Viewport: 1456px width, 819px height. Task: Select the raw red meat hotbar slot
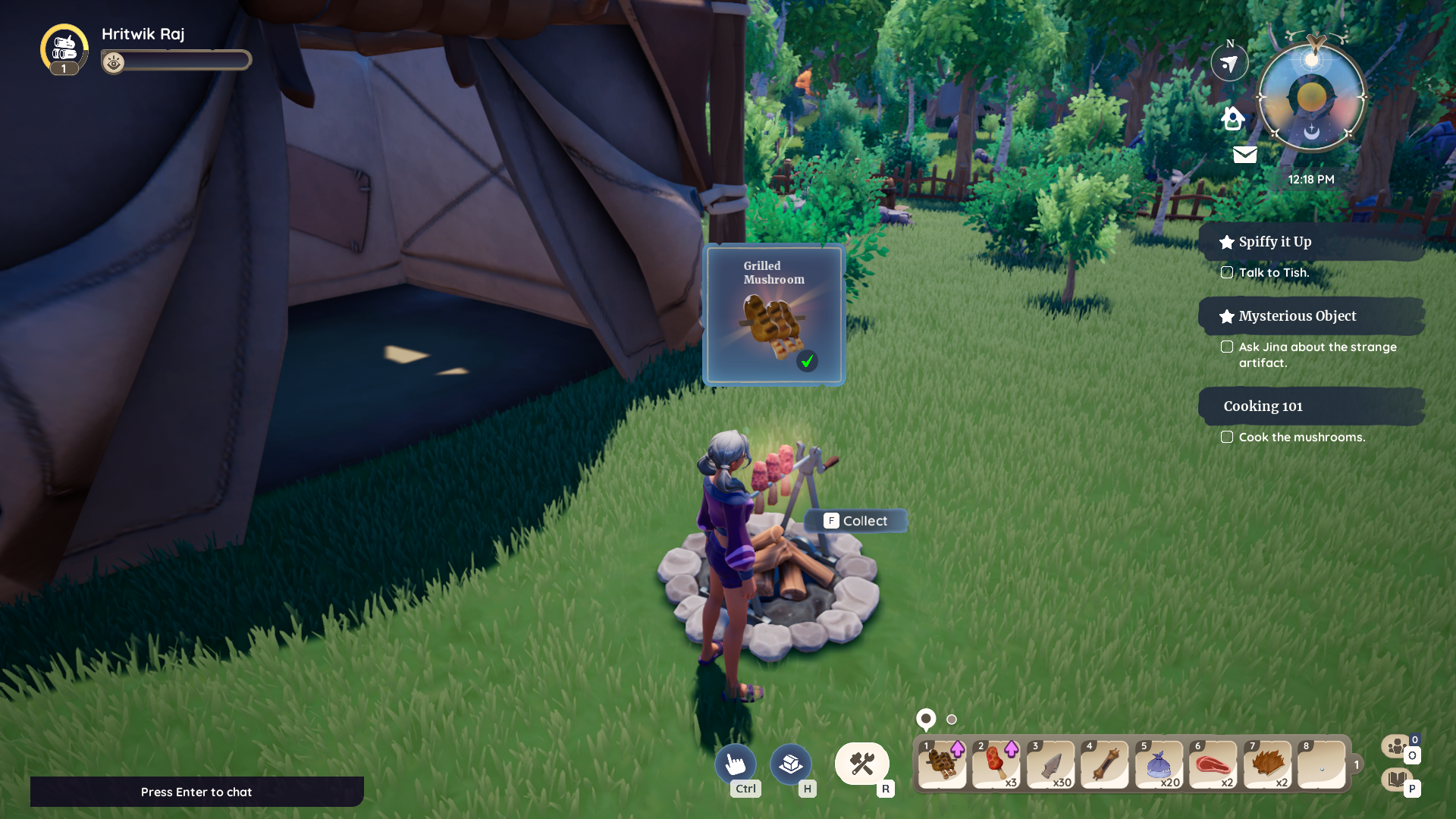coord(1213,765)
